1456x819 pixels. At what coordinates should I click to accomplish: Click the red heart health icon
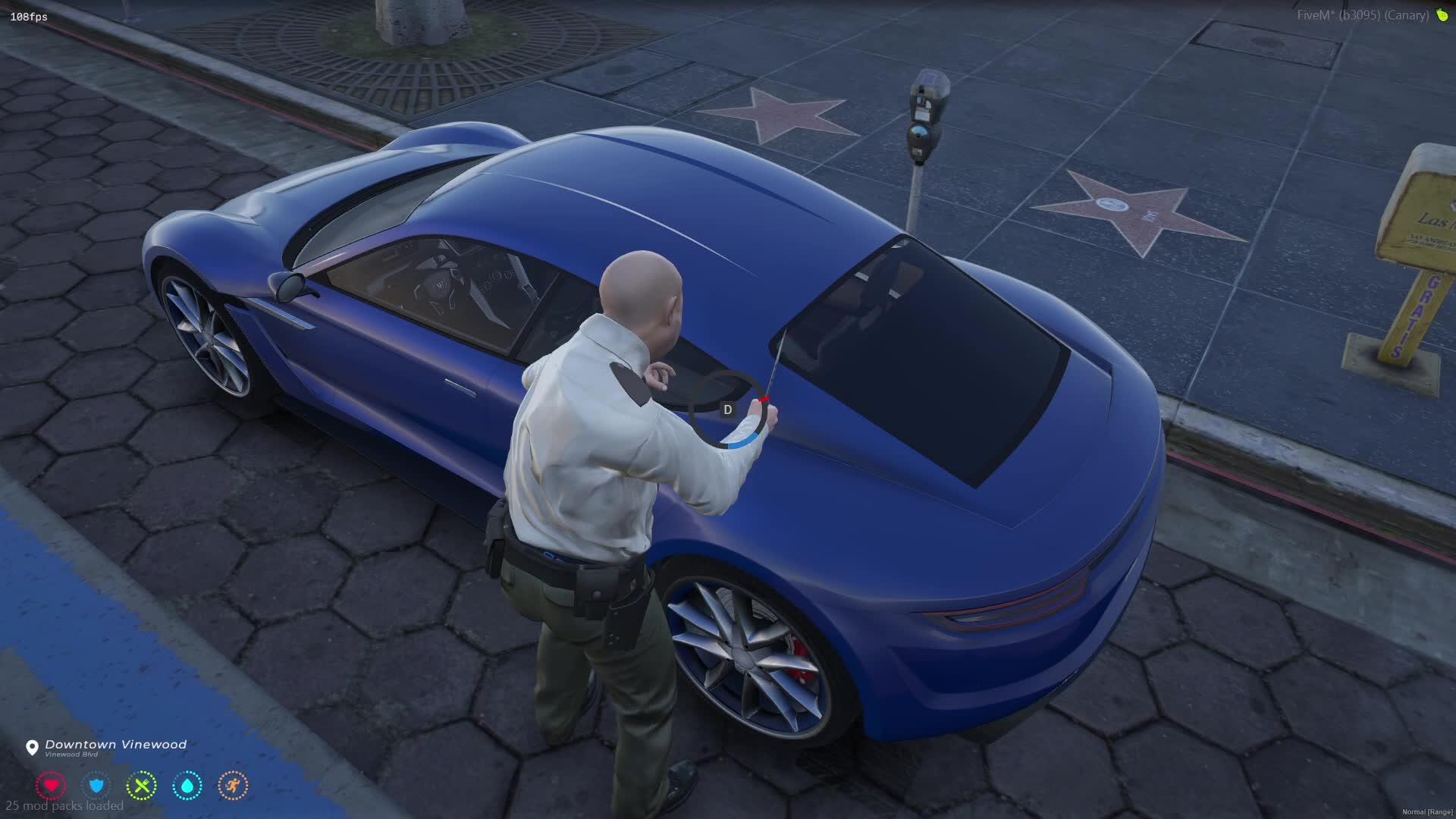51,786
